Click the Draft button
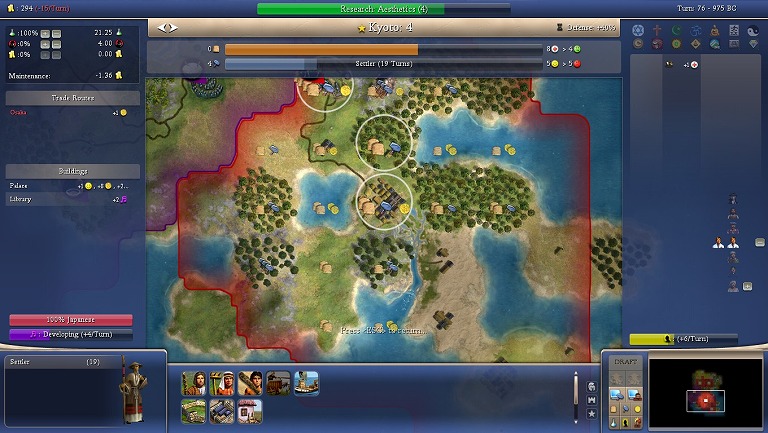This screenshot has width=768, height=433. [x=624, y=361]
